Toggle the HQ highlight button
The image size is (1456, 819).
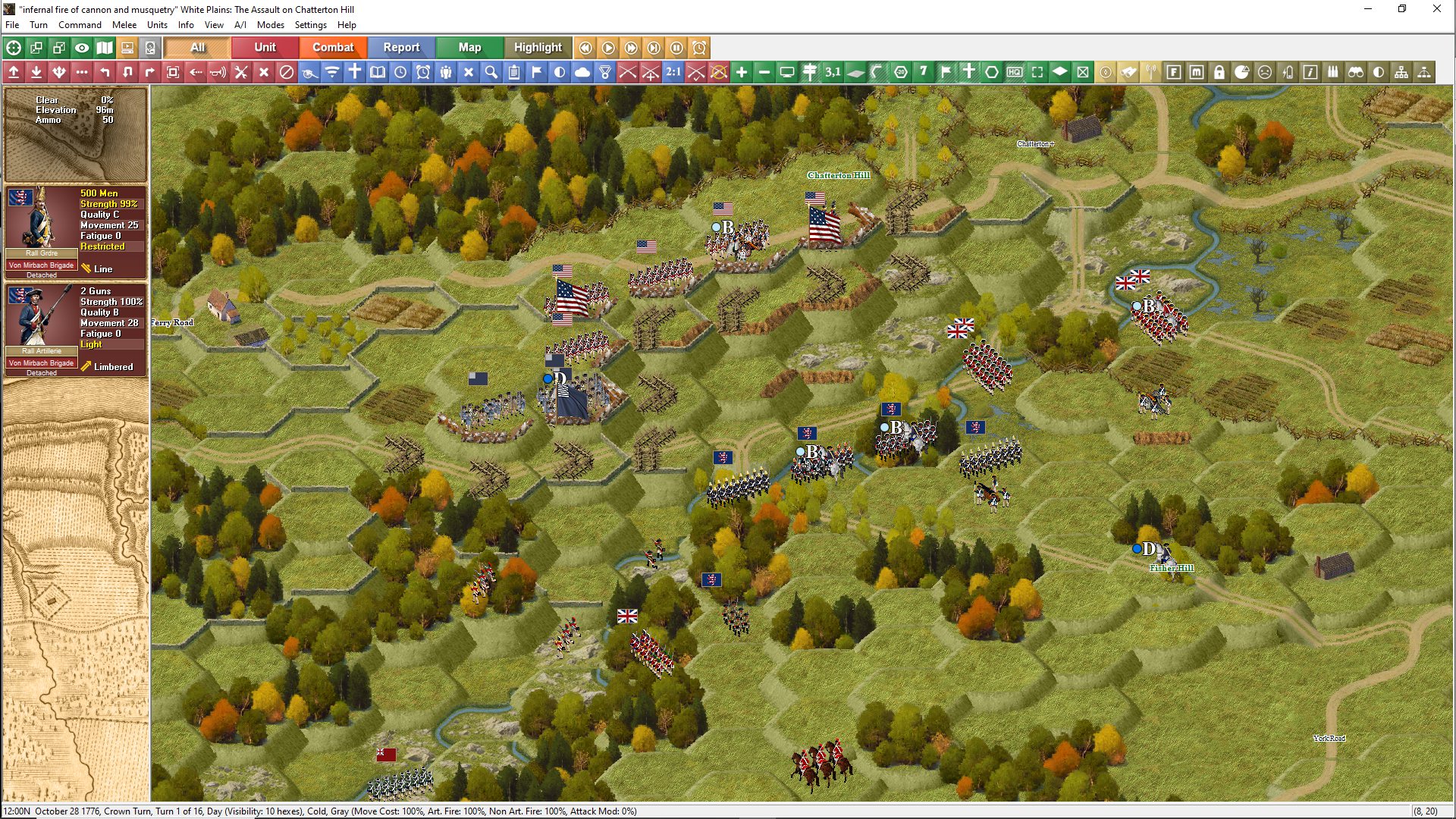pyautogui.click(x=1015, y=72)
